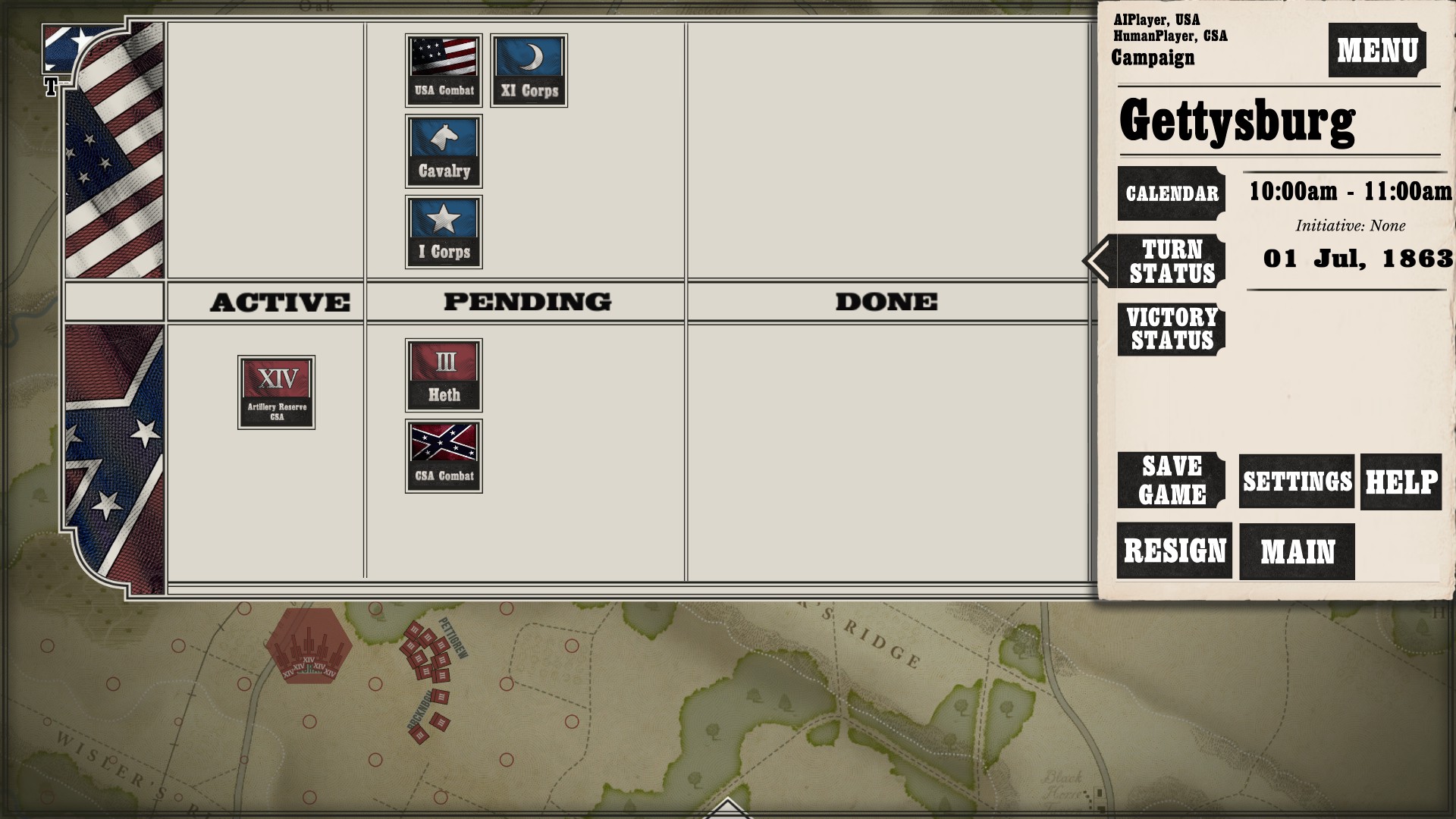Viewport: 1456px width, 819px height.
Task: Collapse the side panel with the arrow
Action: click(1097, 261)
